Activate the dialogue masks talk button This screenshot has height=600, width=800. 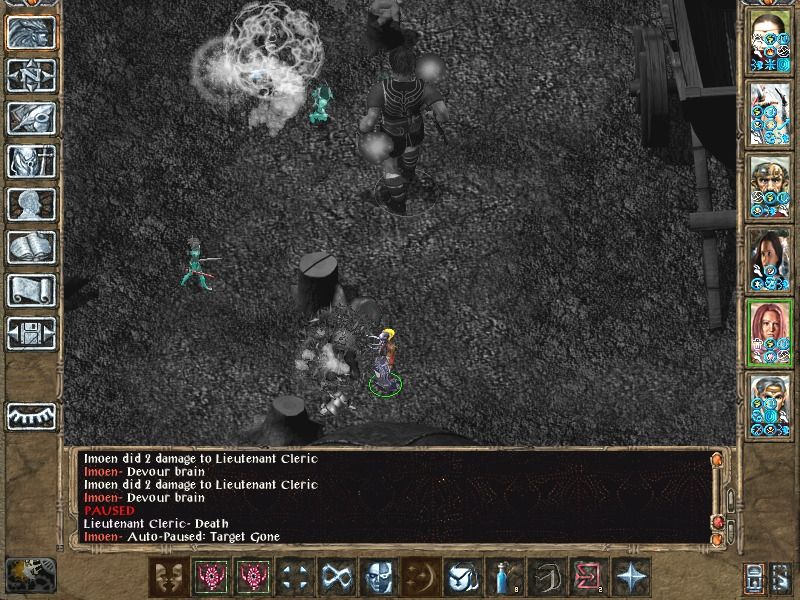coord(167,576)
